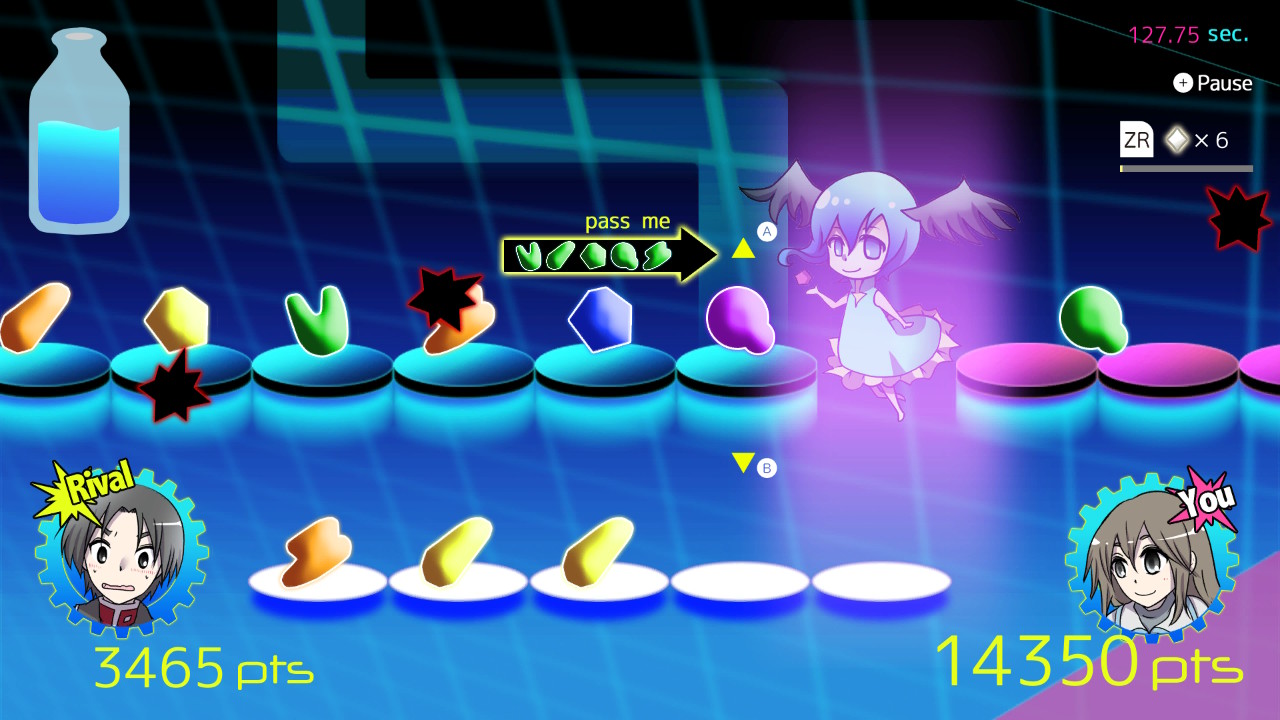This screenshot has height=720, width=1280.
Task: Open the Pause menu
Action: pos(1213,83)
